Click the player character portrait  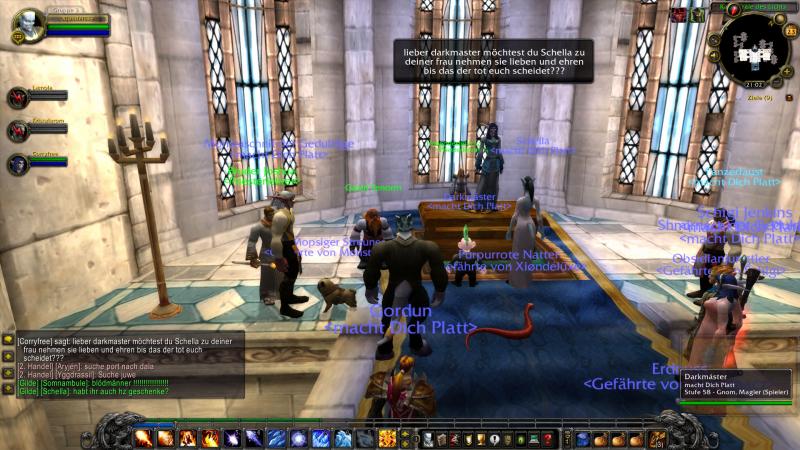click(29, 22)
